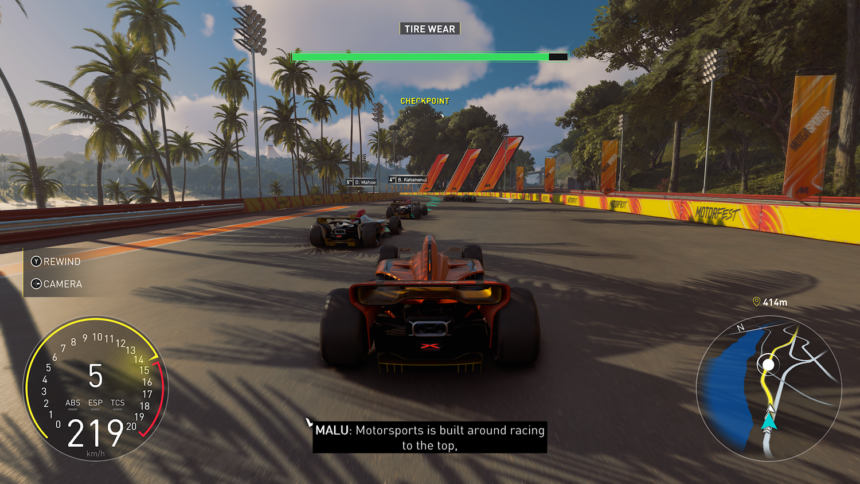Click the circular track minimap
860x484 pixels.
pyautogui.click(x=770, y=388)
